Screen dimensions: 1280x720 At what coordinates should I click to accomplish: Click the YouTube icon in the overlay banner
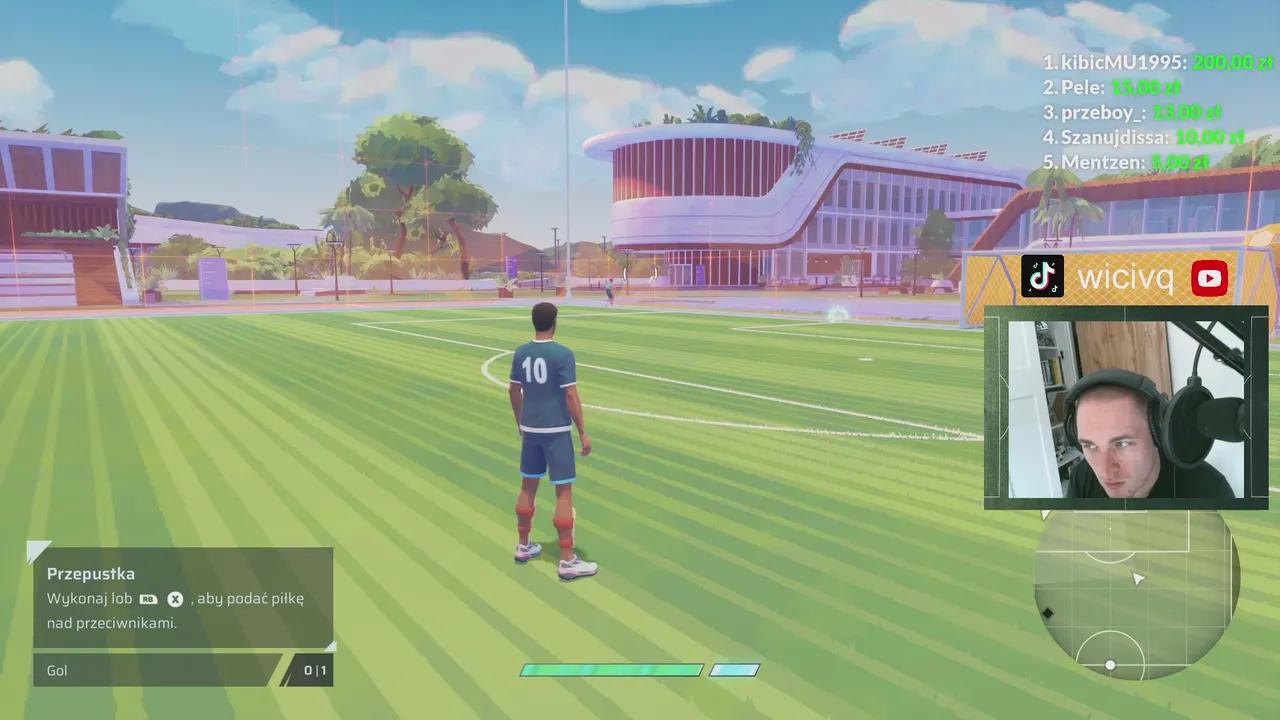[x=1210, y=278]
